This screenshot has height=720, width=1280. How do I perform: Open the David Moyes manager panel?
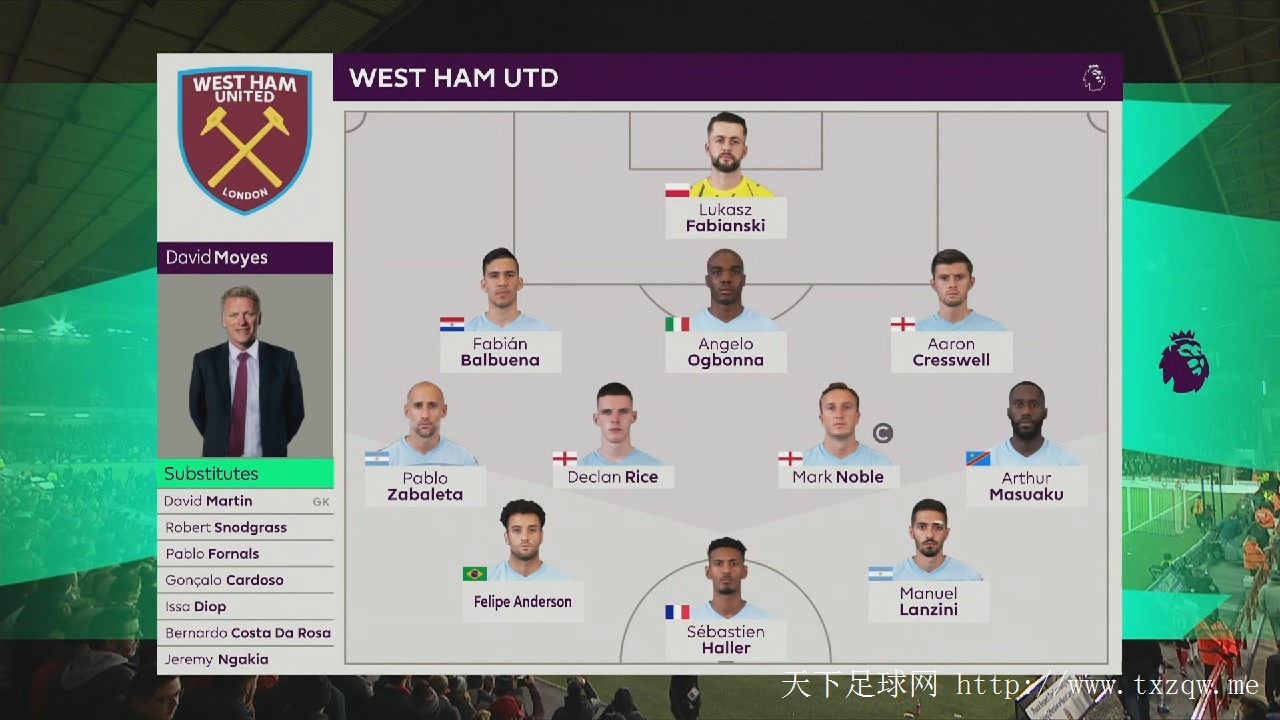point(245,350)
